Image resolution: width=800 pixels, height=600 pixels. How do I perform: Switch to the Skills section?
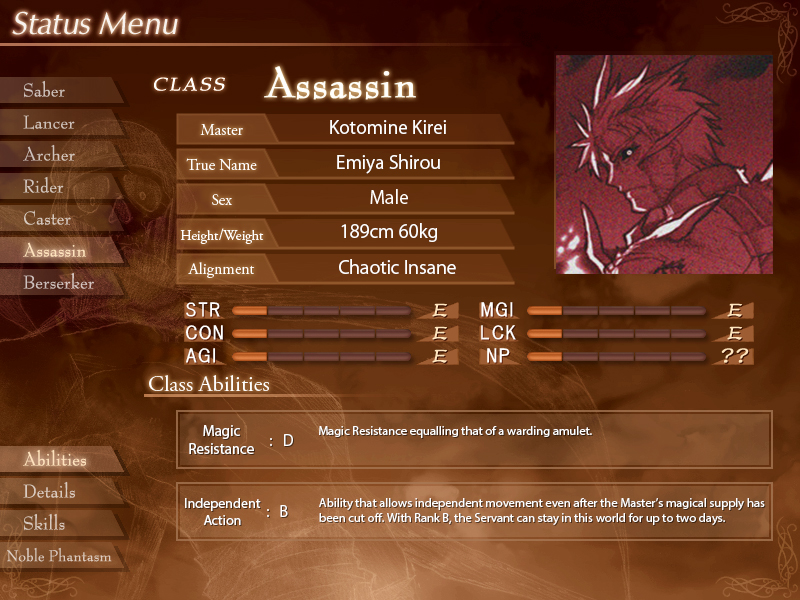pos(44,524)
